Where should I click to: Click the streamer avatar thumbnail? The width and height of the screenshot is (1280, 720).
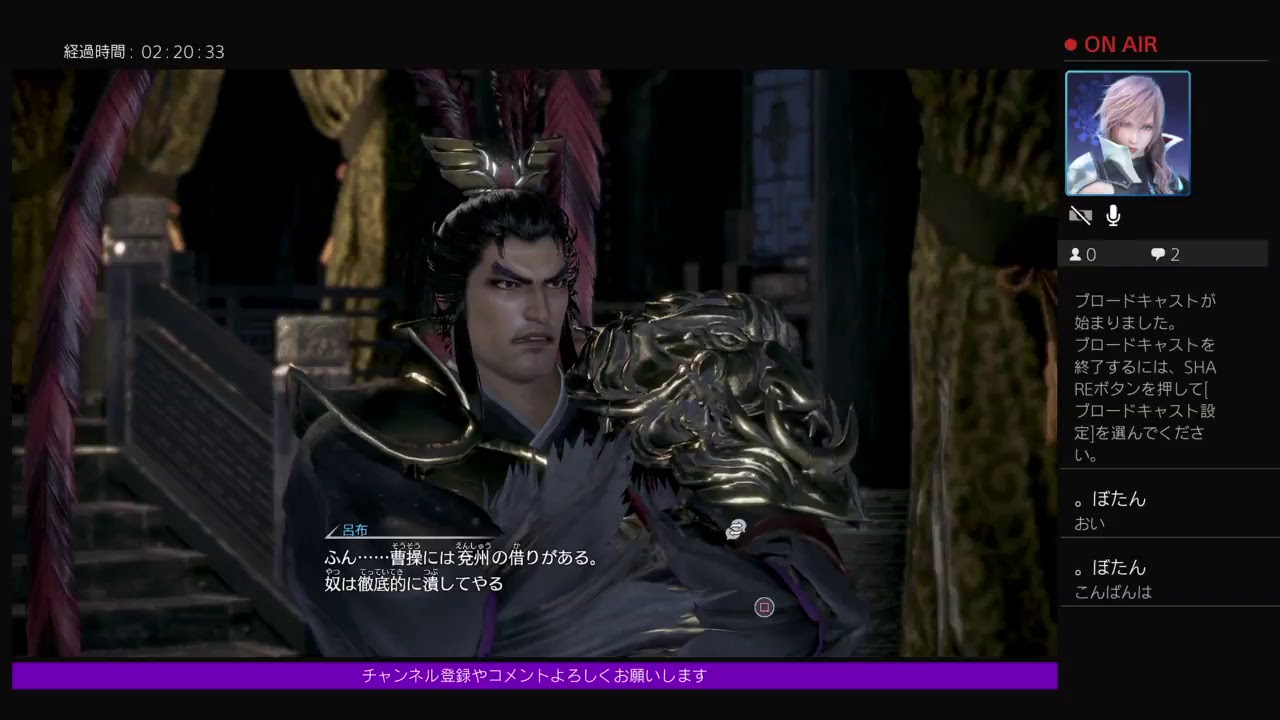[1129, 133]
